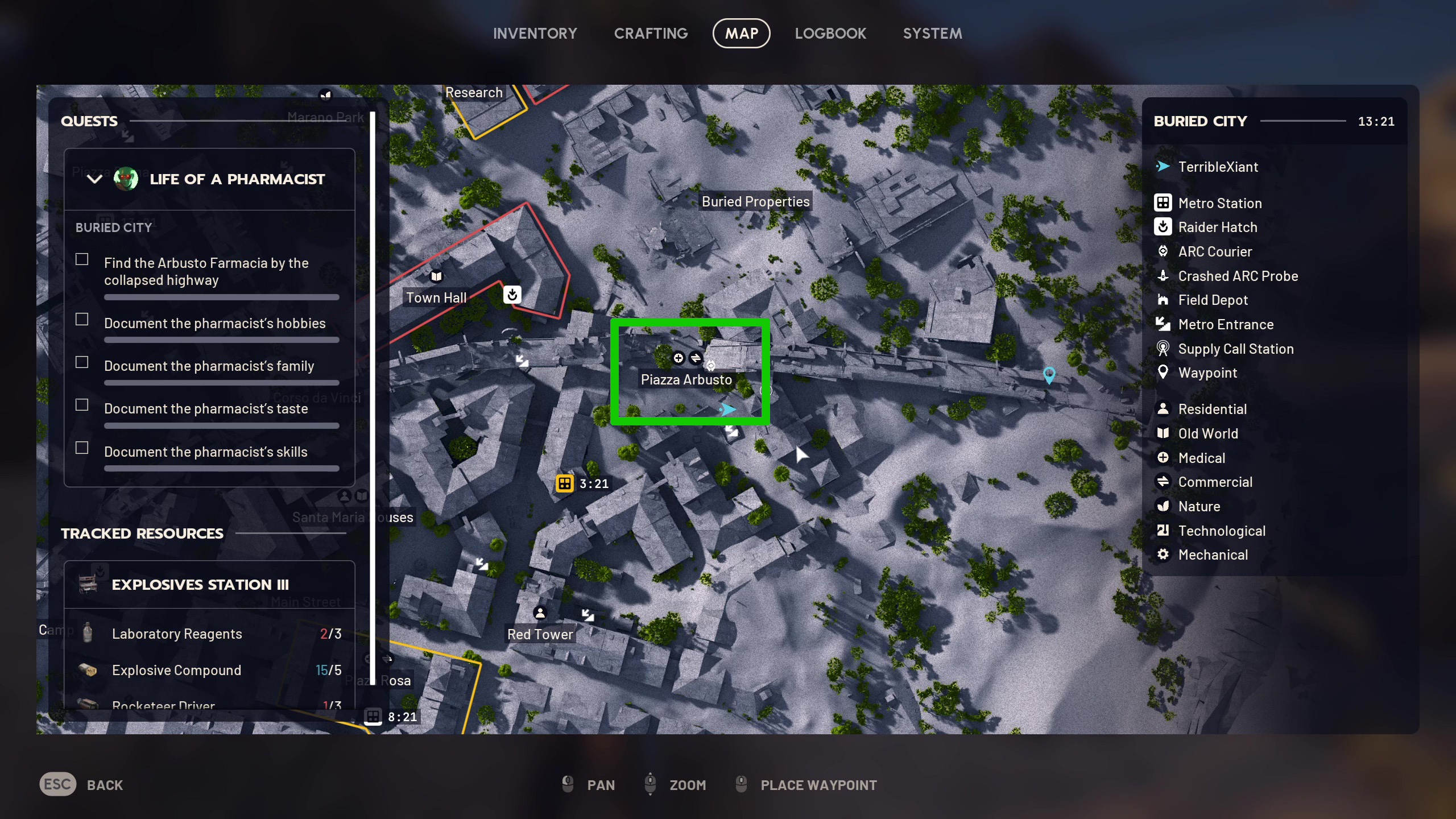Screen dimensions: 1456x819
Task: Select the TerribleXiant player legend entry
Action: point(1218,167)
